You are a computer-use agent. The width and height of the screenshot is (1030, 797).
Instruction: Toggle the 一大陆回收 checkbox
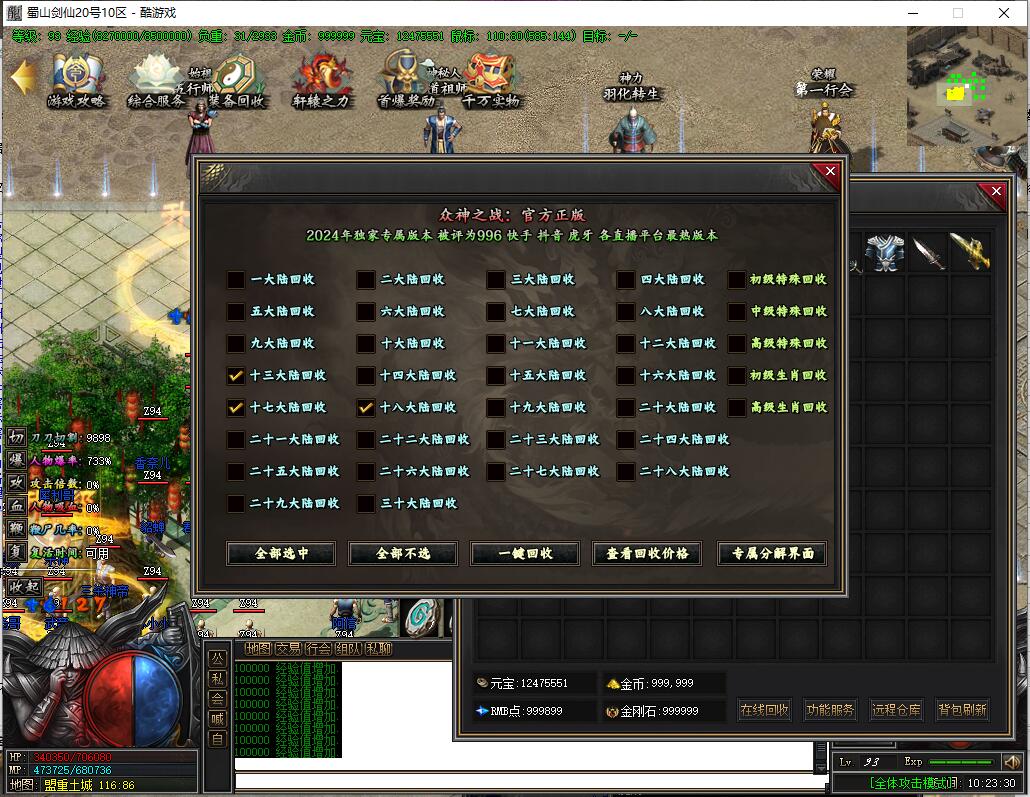236,280
